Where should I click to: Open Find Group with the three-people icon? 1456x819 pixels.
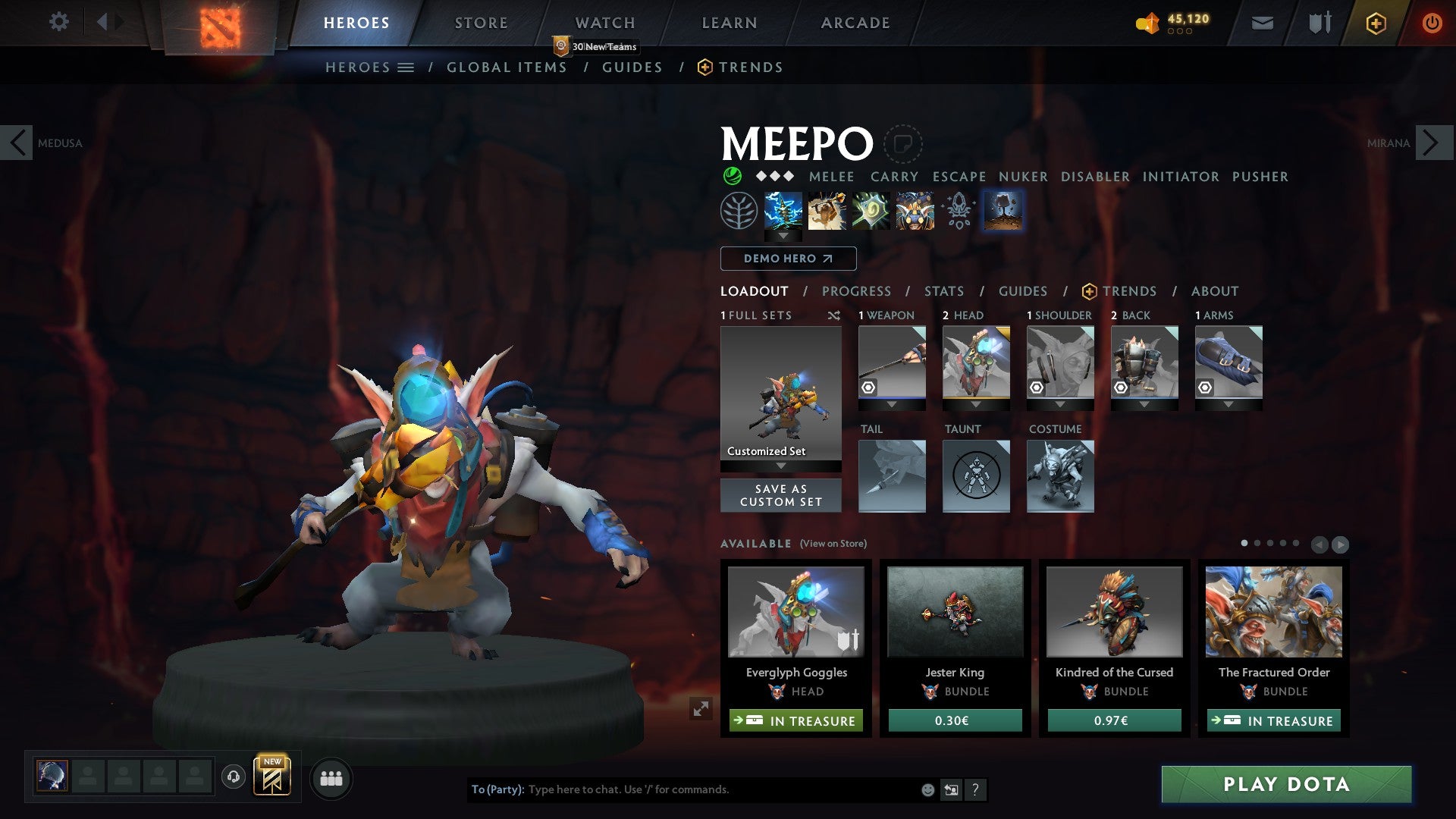click(x=331, y=778)
